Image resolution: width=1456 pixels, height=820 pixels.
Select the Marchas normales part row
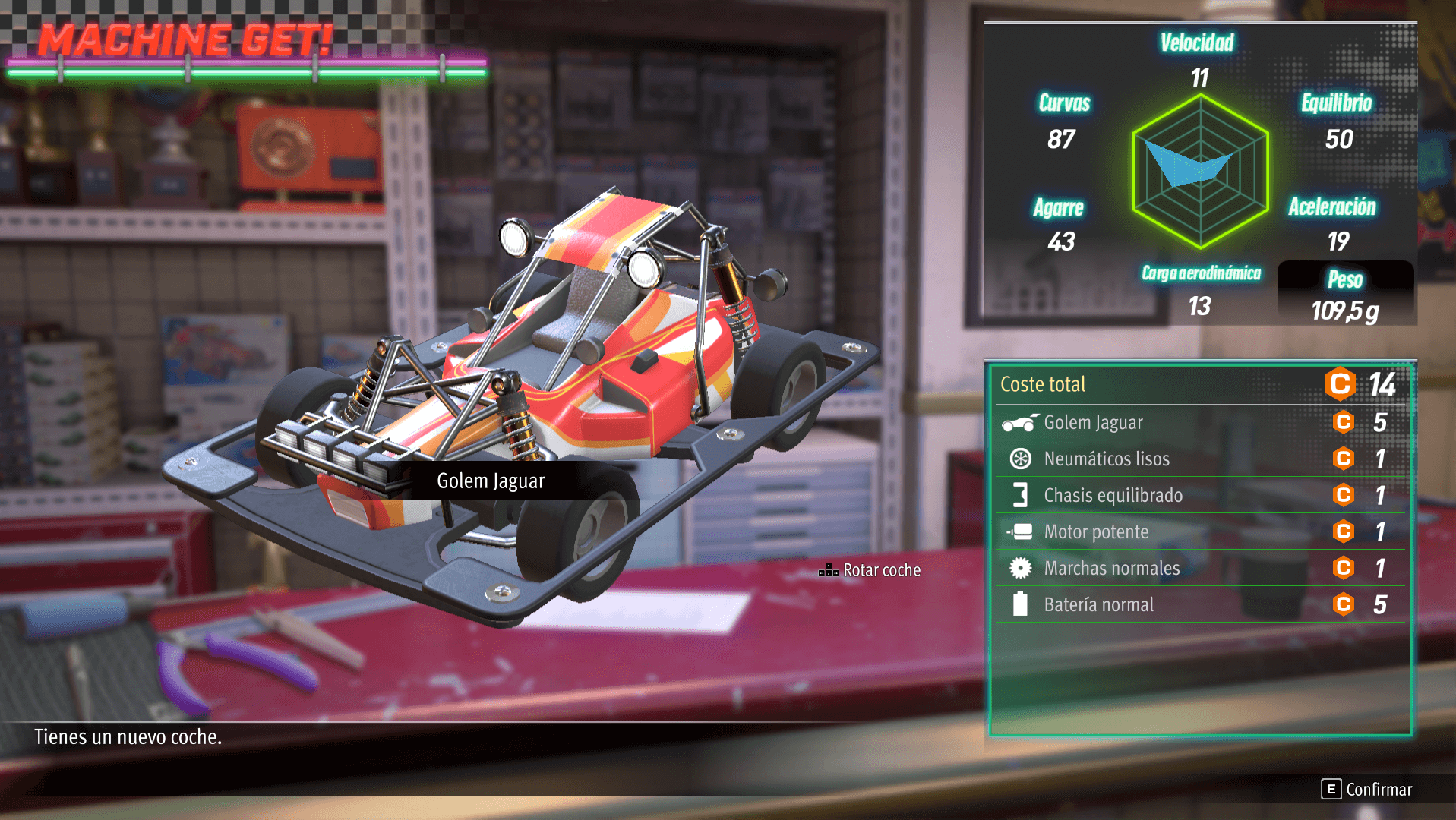point(1200,569)
